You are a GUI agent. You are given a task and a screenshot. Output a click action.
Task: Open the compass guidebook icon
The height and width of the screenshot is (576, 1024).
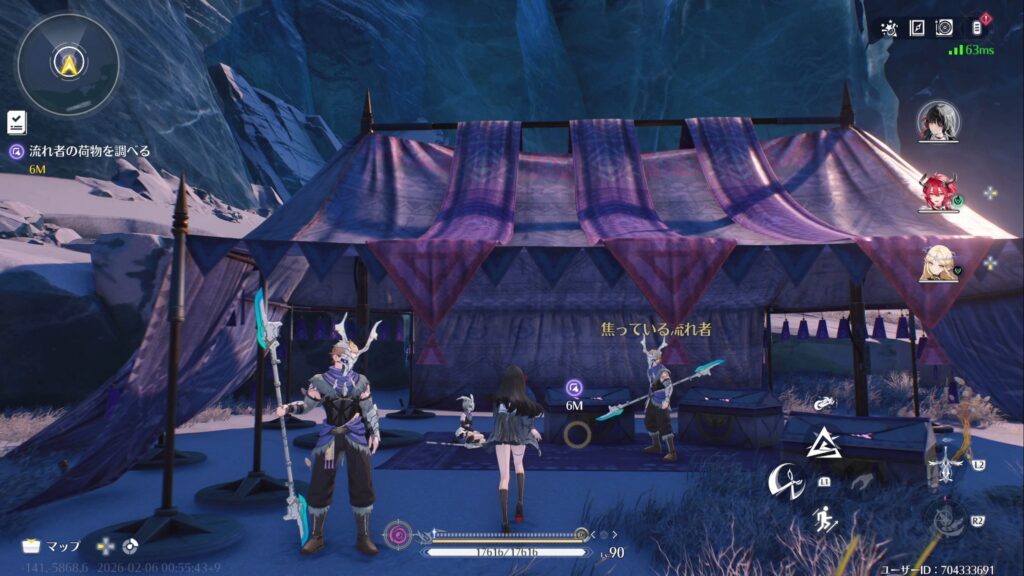pos(916,29)
